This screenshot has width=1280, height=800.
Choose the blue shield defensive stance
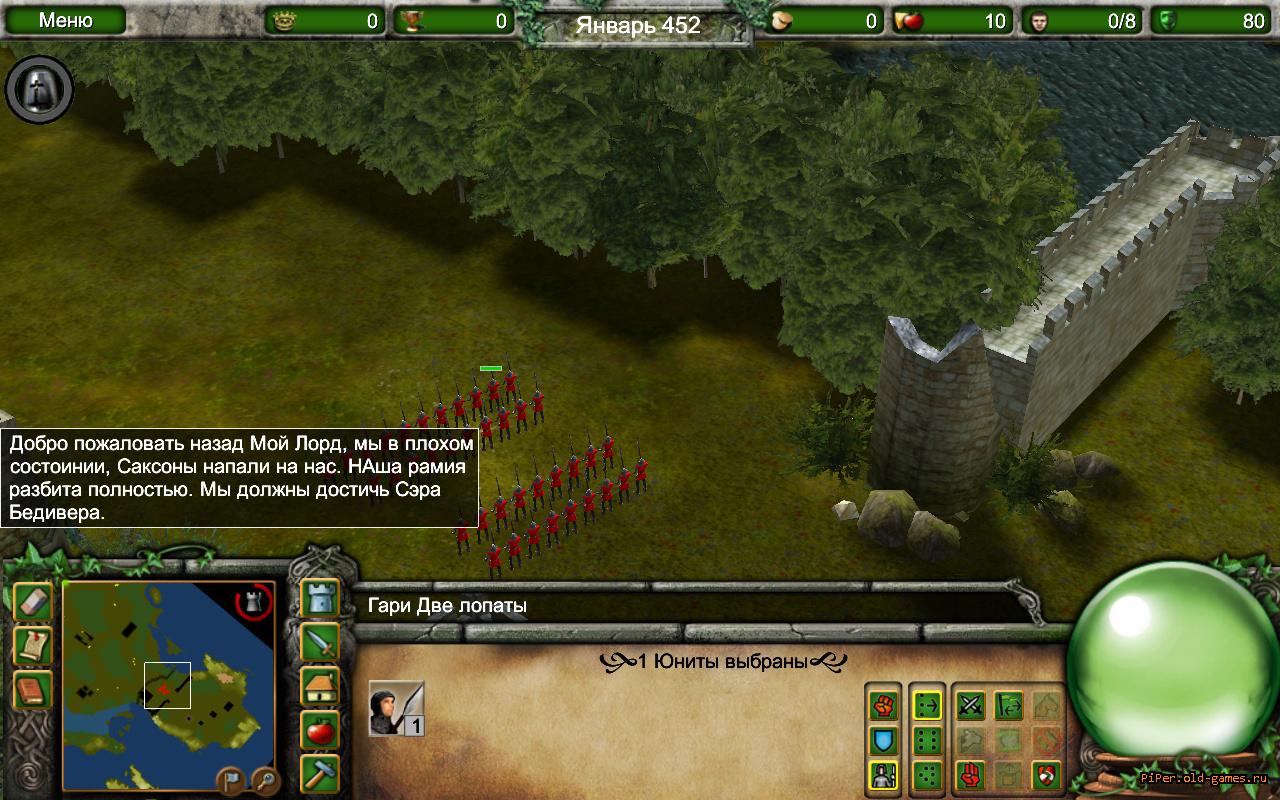[x=884, y=741]
